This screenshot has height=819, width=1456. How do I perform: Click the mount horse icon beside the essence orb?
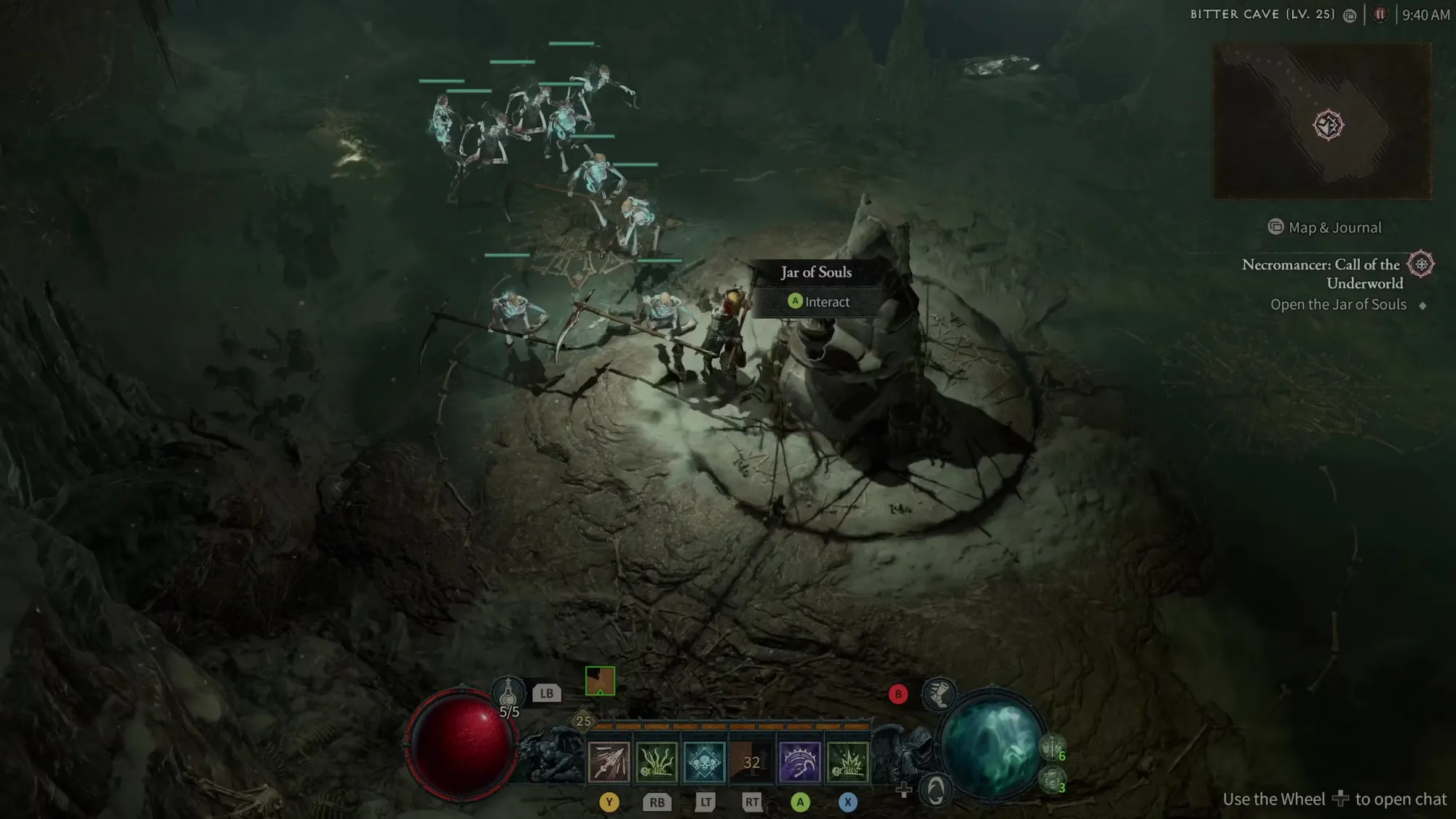tap(935, 789)
